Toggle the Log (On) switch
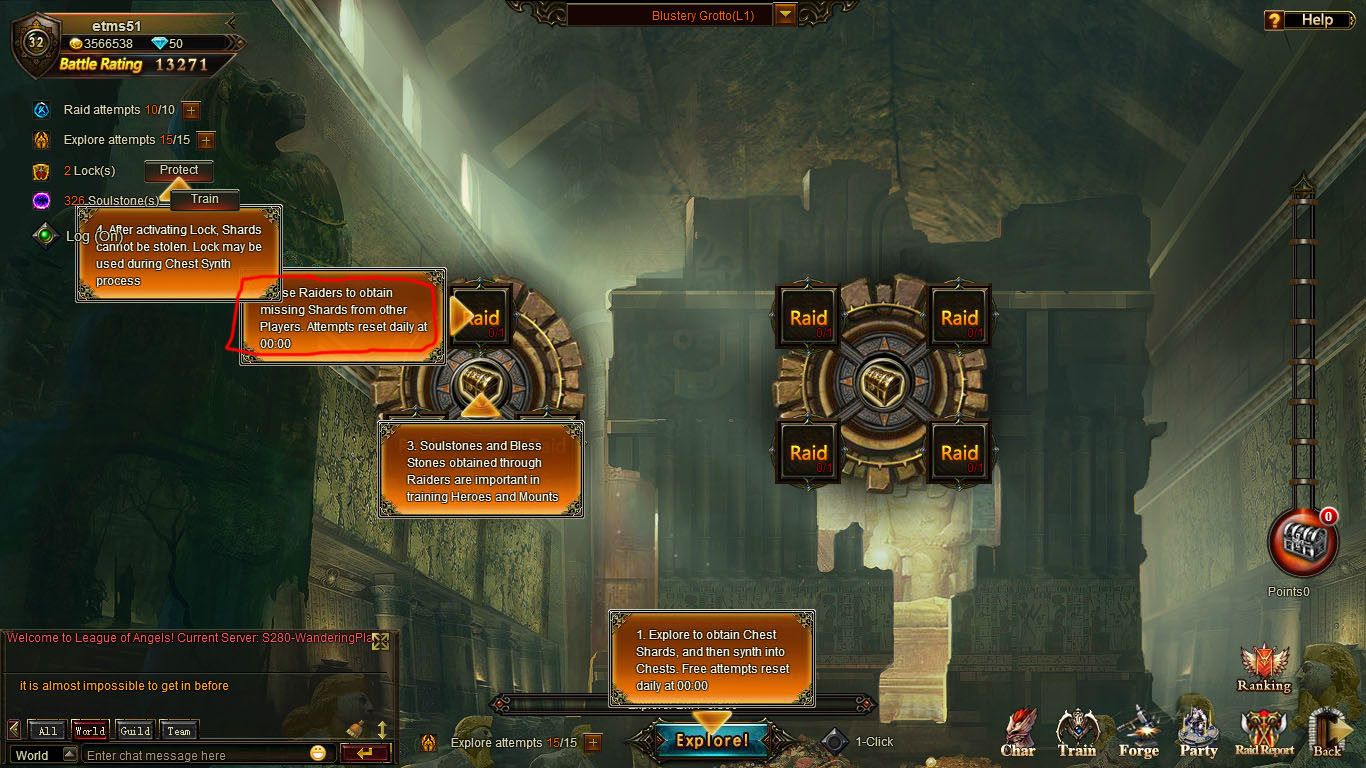The image size is (1366, 768). pos(44,236)
